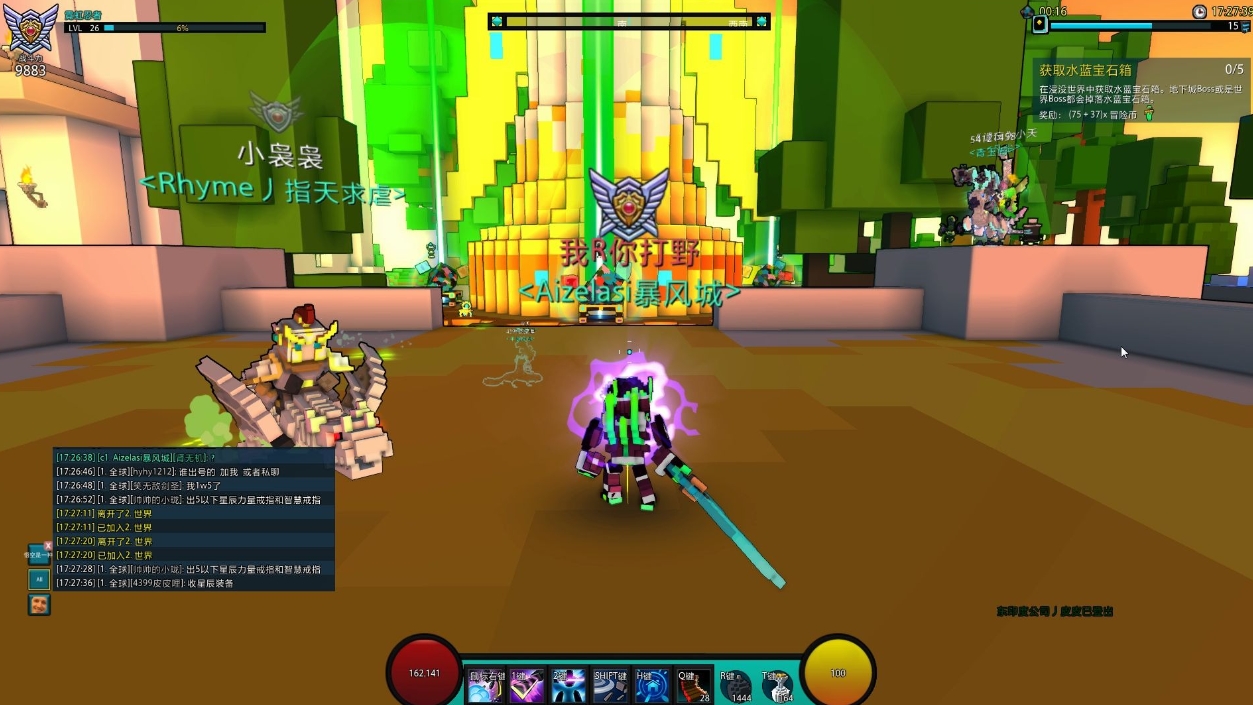The image size is (1253, 705).
Task: Select the red staircase flask slot
Action: [x=693, y=687]
